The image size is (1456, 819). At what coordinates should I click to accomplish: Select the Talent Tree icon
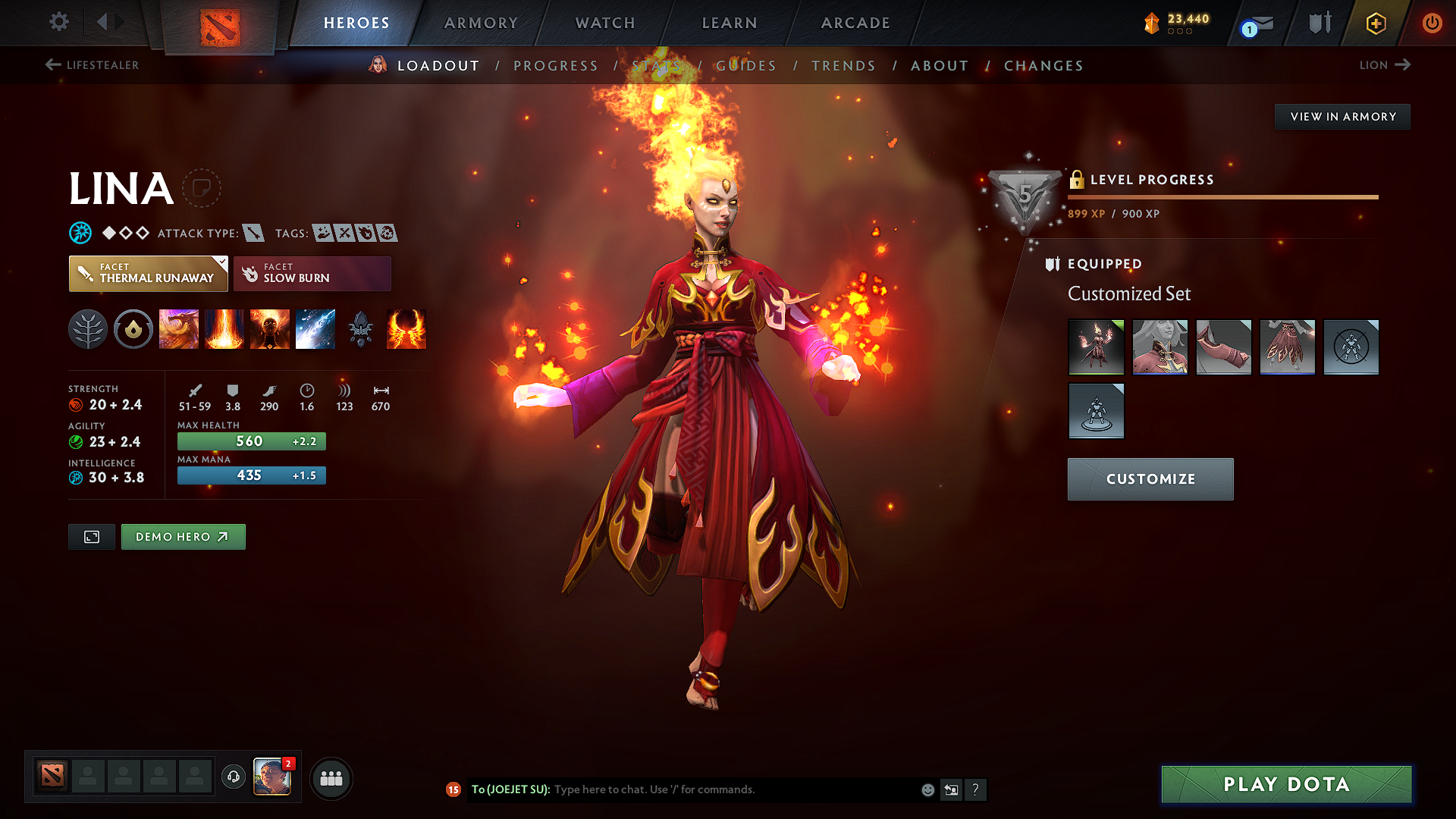(88, 329)
